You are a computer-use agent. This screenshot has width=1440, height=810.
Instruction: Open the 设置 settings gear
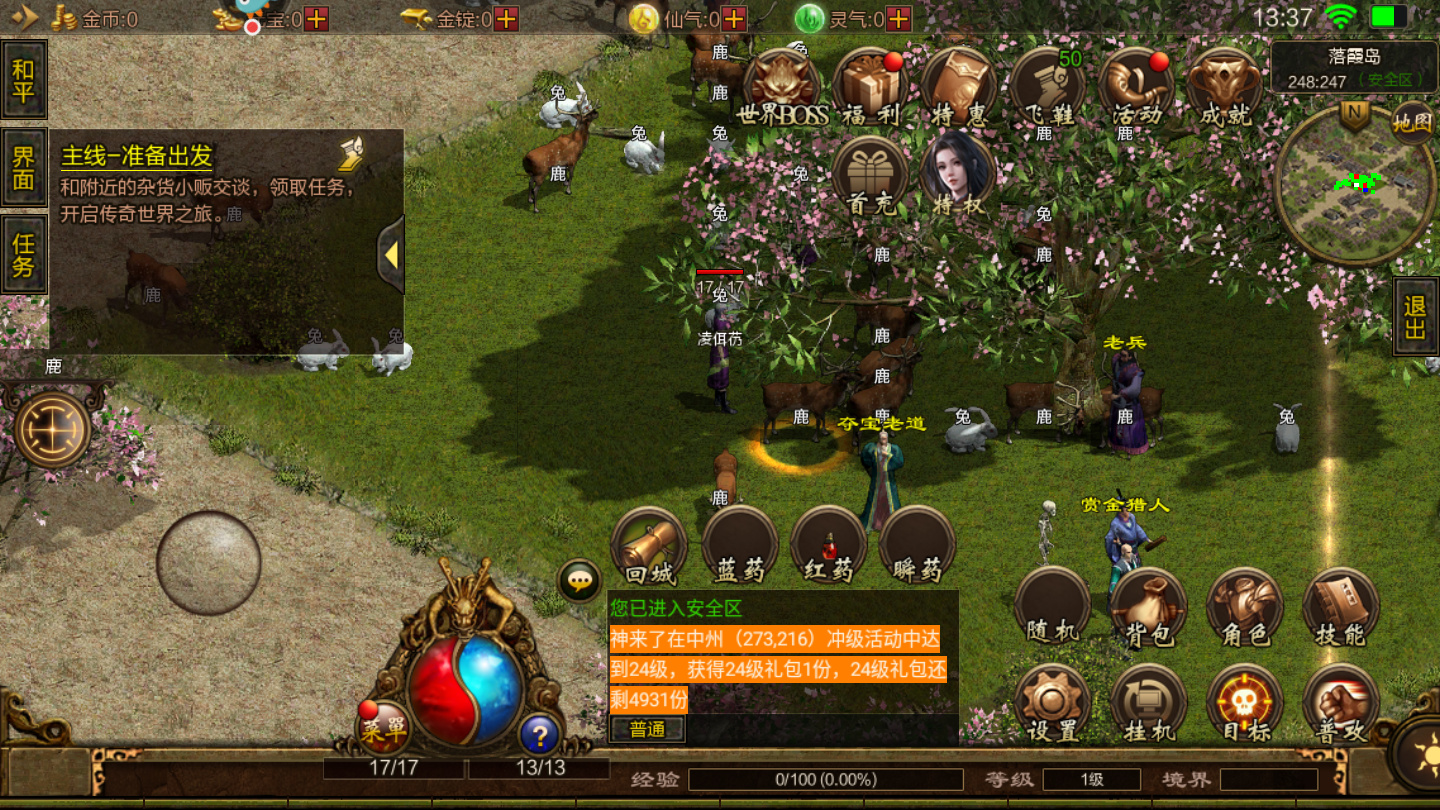(x=1053, y=704)
